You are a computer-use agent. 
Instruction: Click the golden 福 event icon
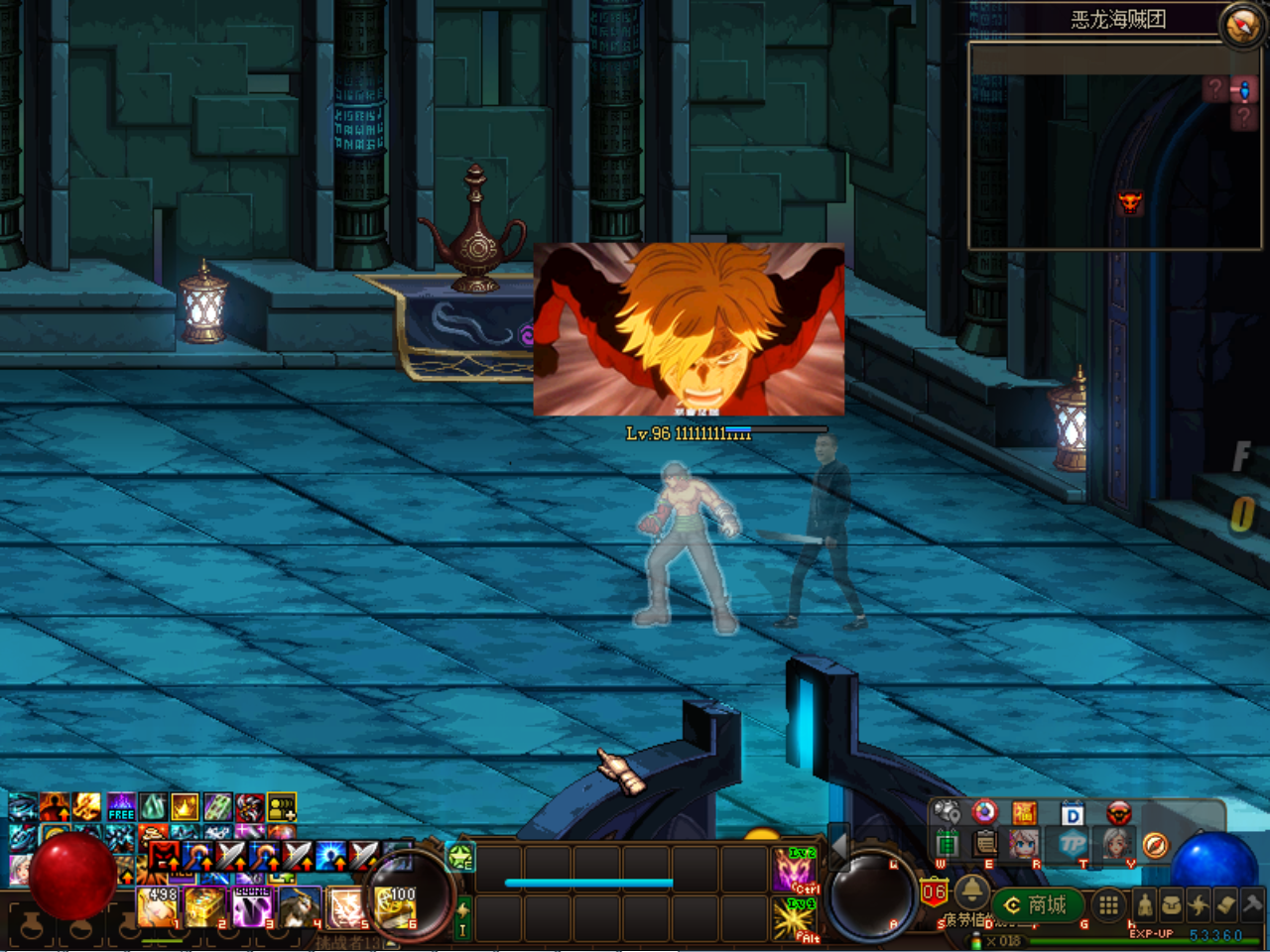1024,812
